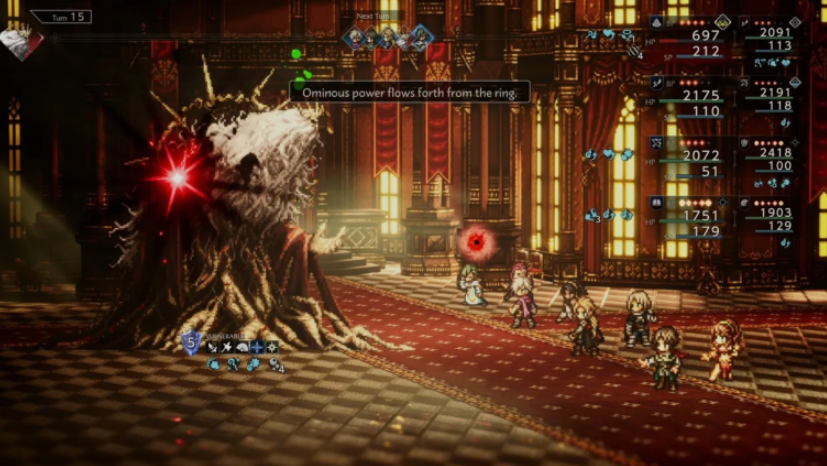Image resolution: width=827 pixels, height=466 pixels.
Task: Choose the light weakness icon under the boss
Action: point(271,347)
